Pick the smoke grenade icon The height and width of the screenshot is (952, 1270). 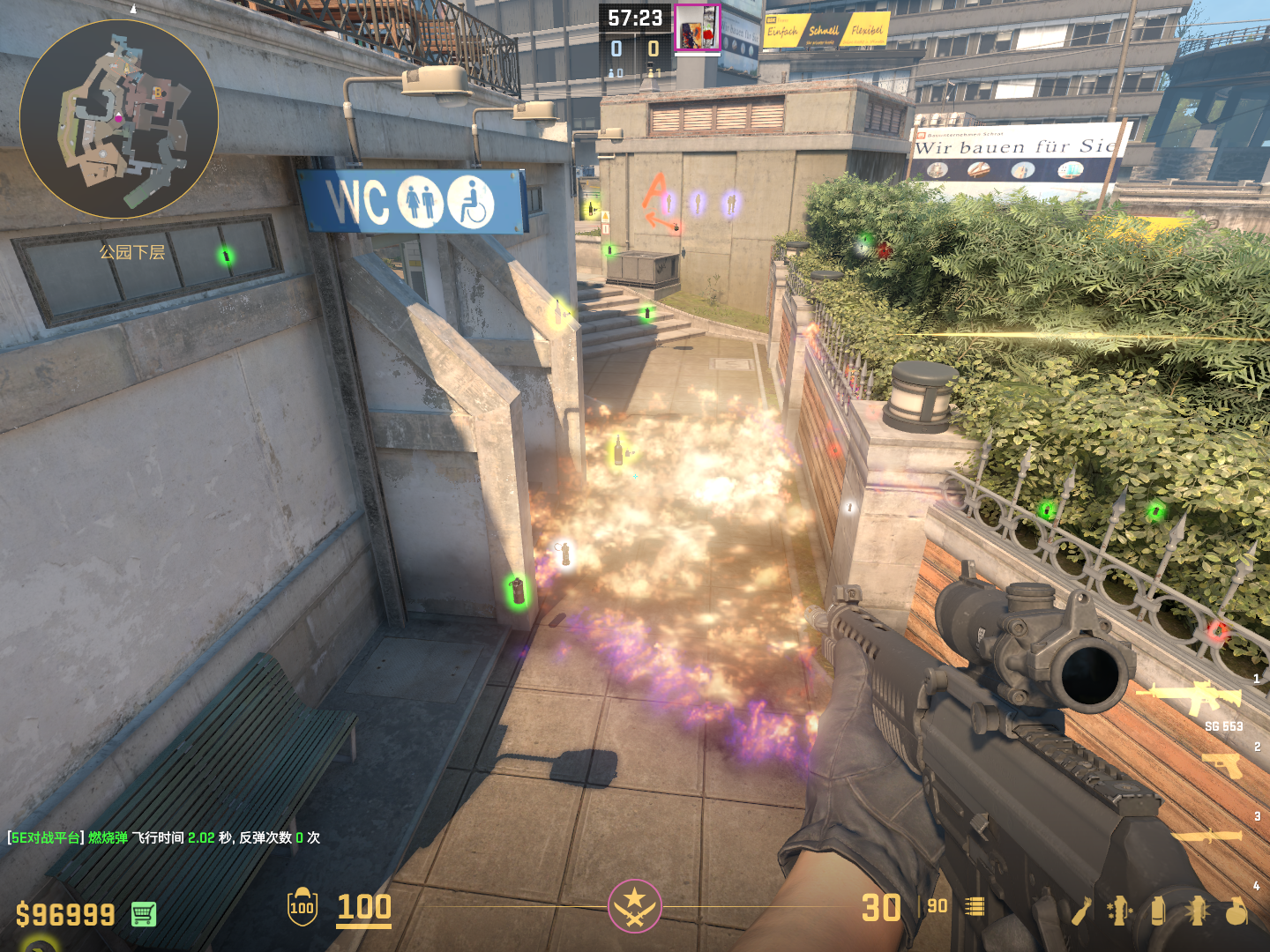pos(1158,911)
